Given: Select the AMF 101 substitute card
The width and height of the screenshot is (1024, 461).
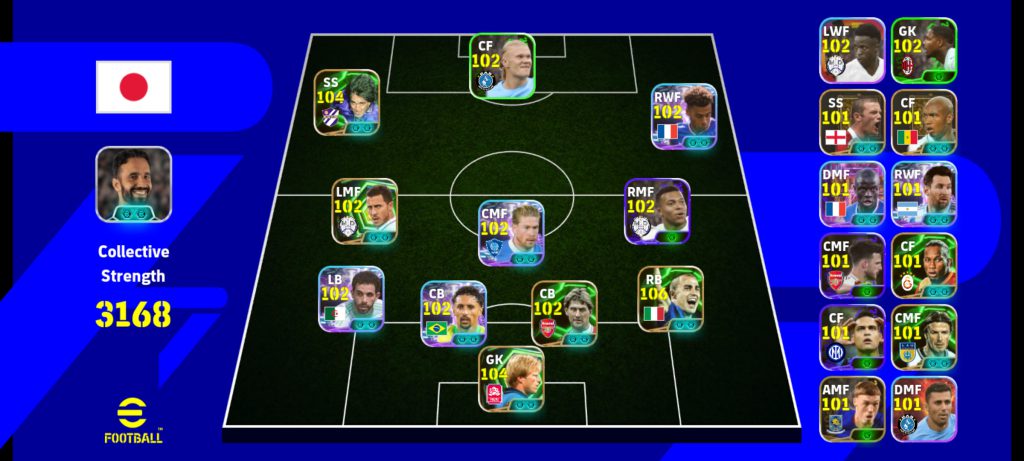Looking at the screenshot, I should coord(852,409).
